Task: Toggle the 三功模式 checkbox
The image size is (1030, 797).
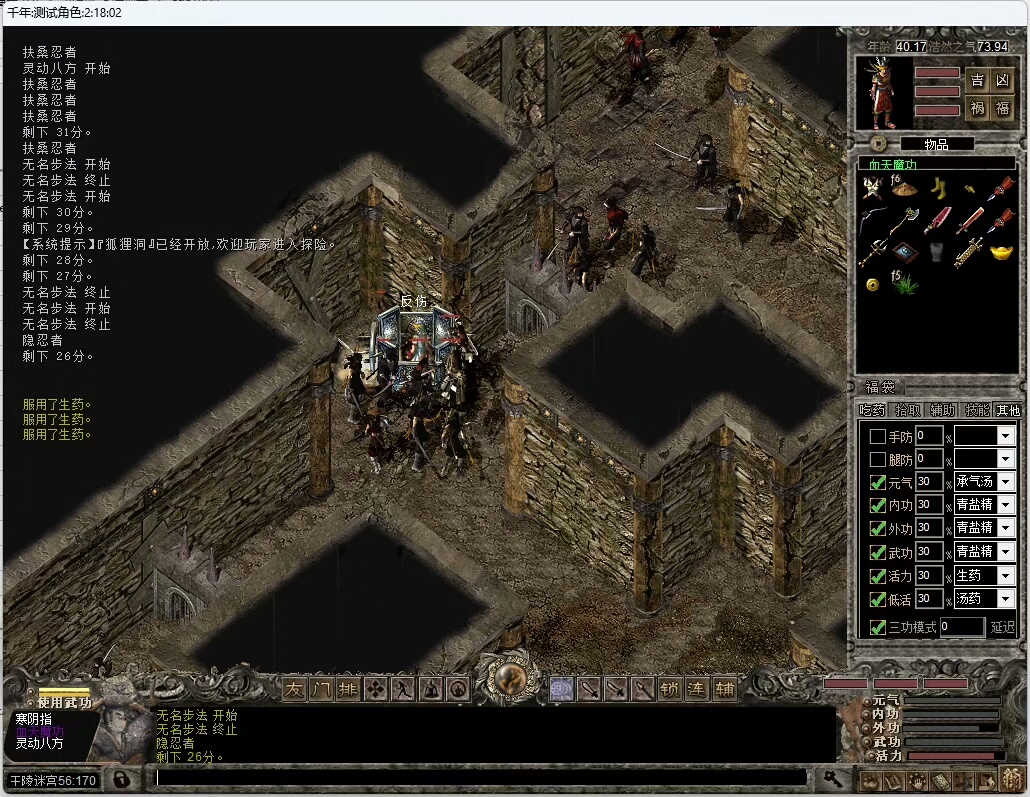Action: coord(877,628)
